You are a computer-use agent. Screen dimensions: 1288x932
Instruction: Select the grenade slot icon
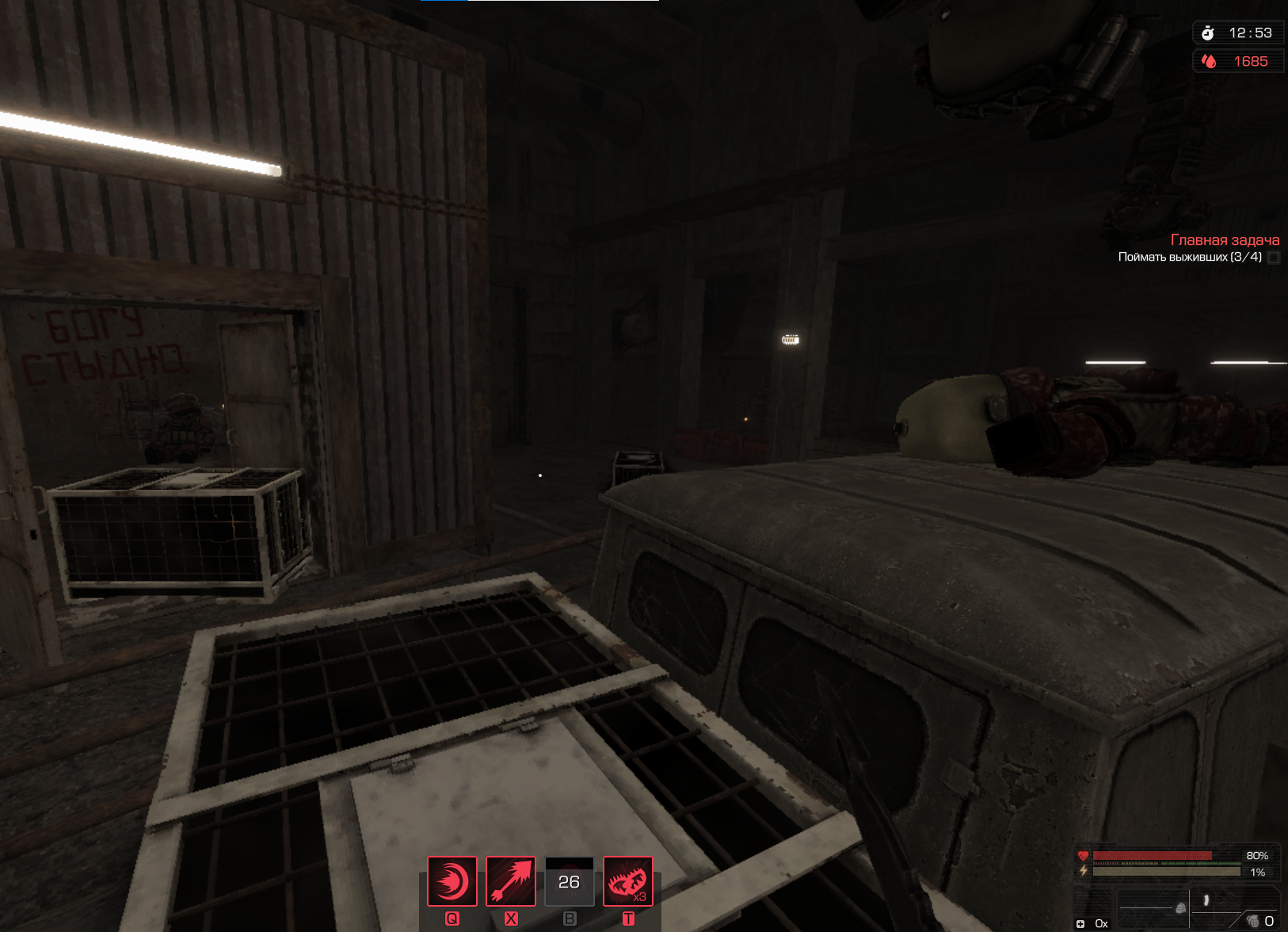click(x=1252, y=920)
